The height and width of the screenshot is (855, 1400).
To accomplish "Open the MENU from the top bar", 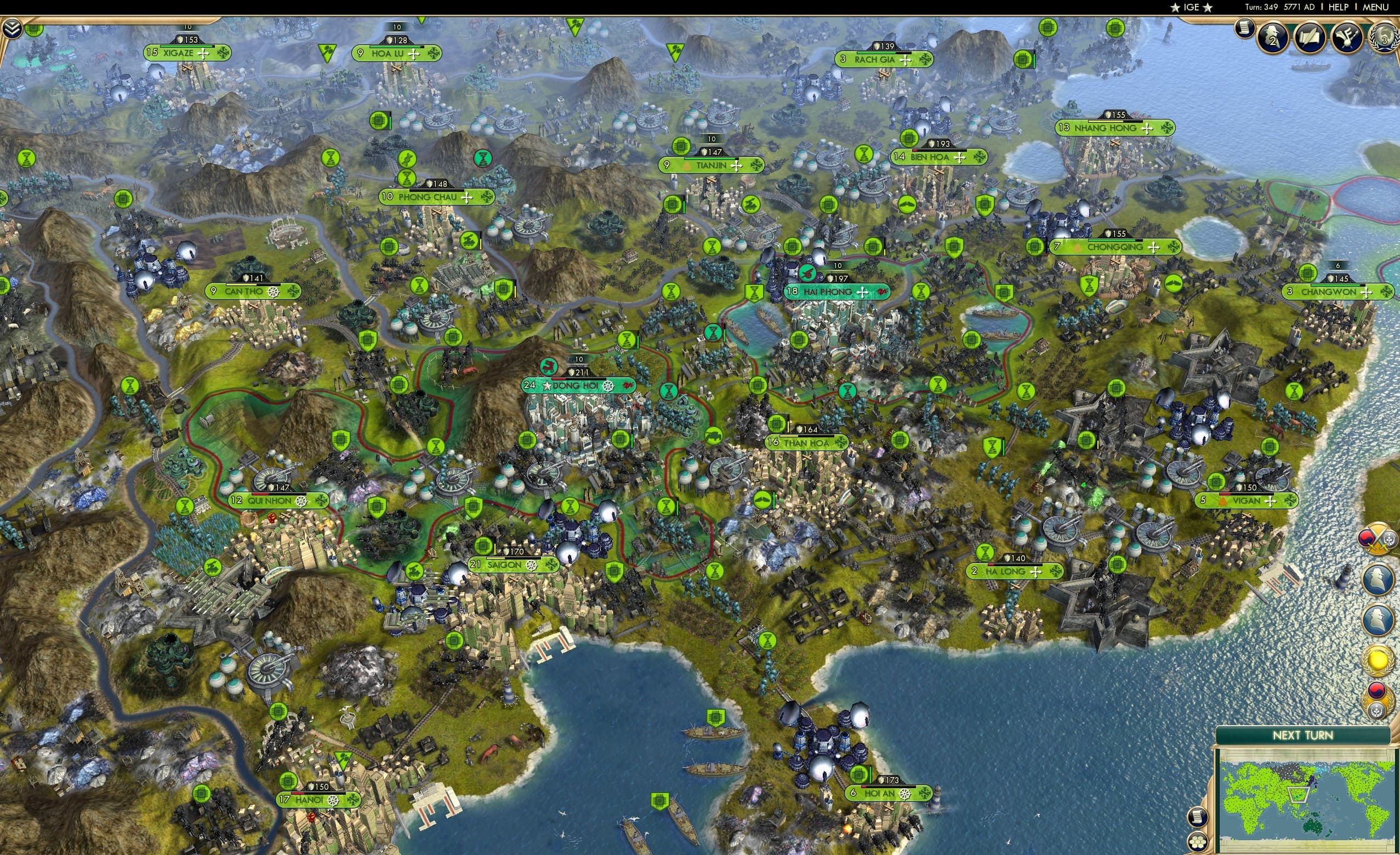I will 1375,7.
